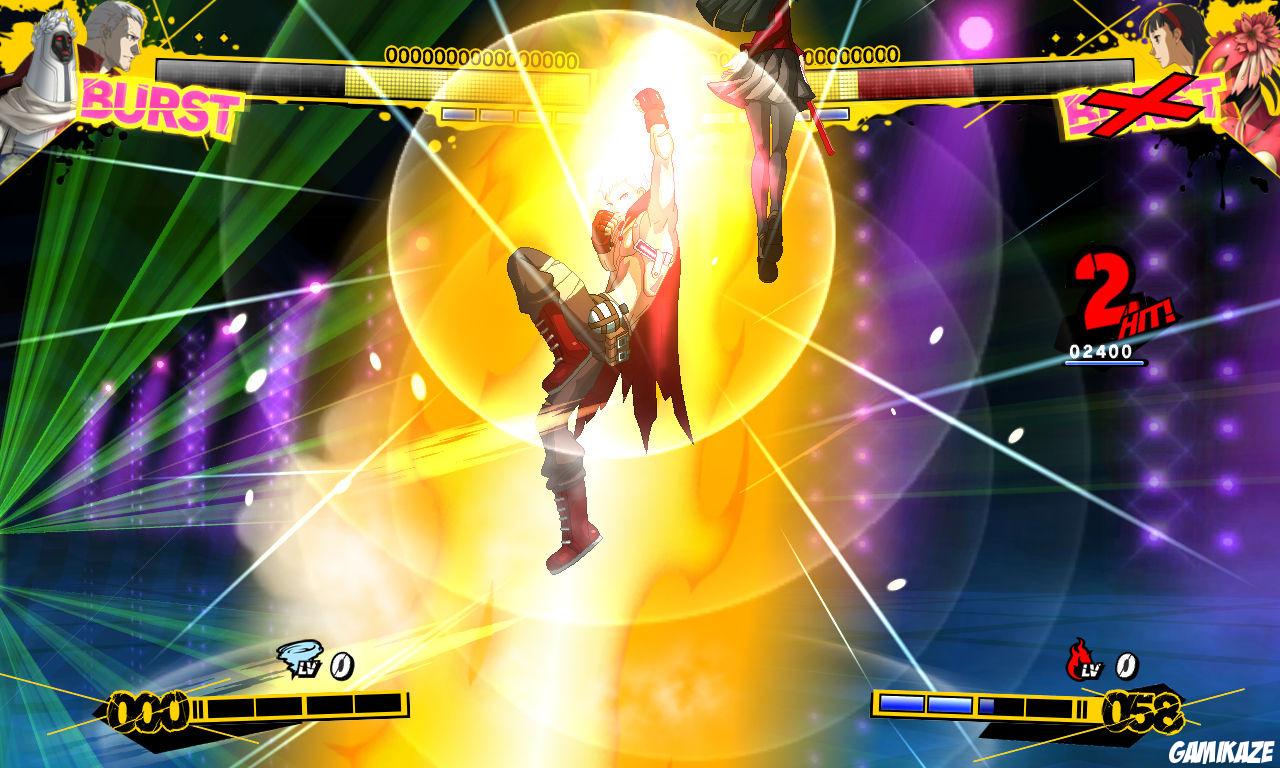Image resolution: width=1280 pixels, height=768 pixels.
Task: Toggle the left BURST indicator
Action: [159, 105]
